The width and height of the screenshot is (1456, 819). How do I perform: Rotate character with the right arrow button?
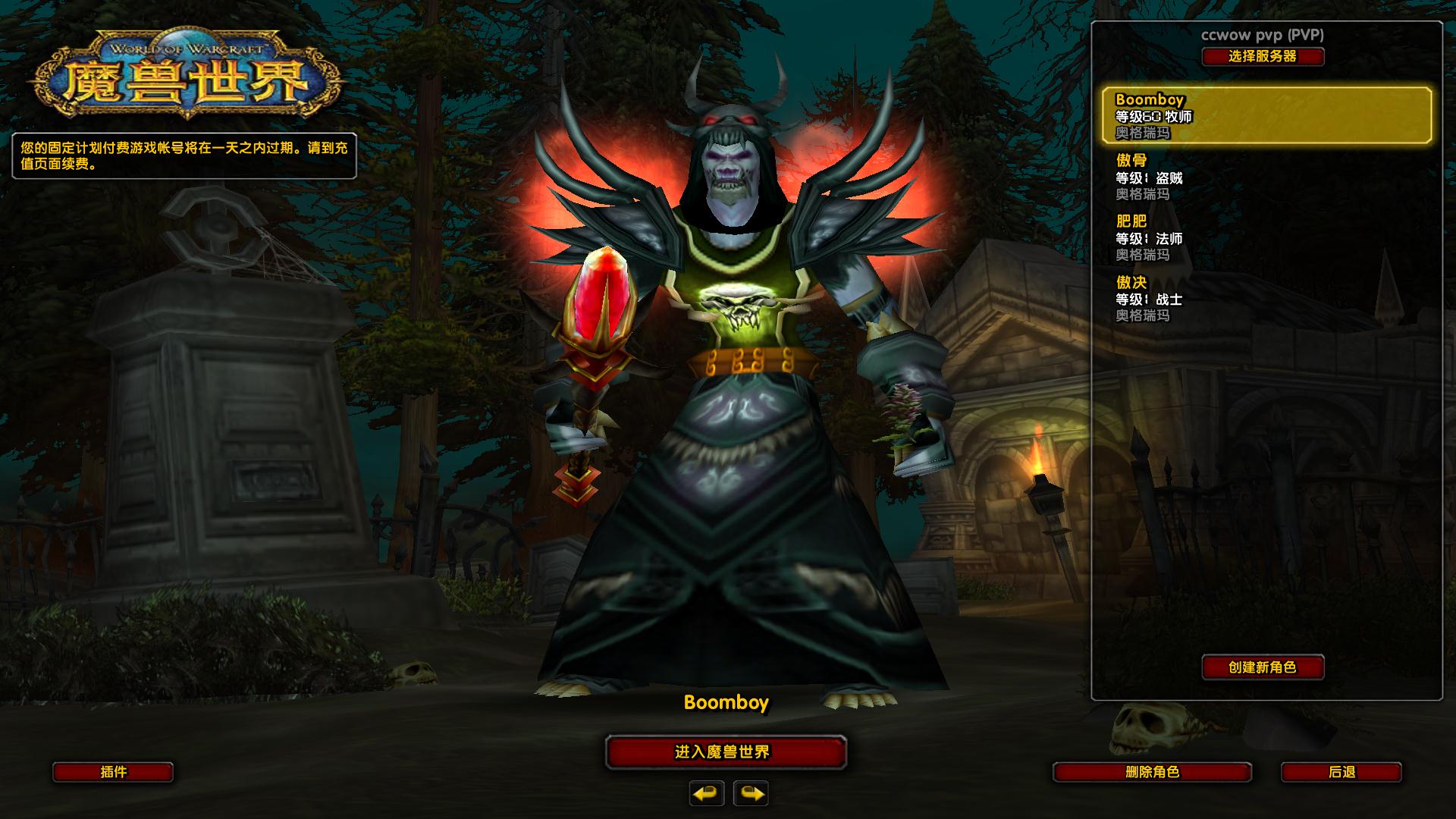pyautogui.click(x=751, y=793)
